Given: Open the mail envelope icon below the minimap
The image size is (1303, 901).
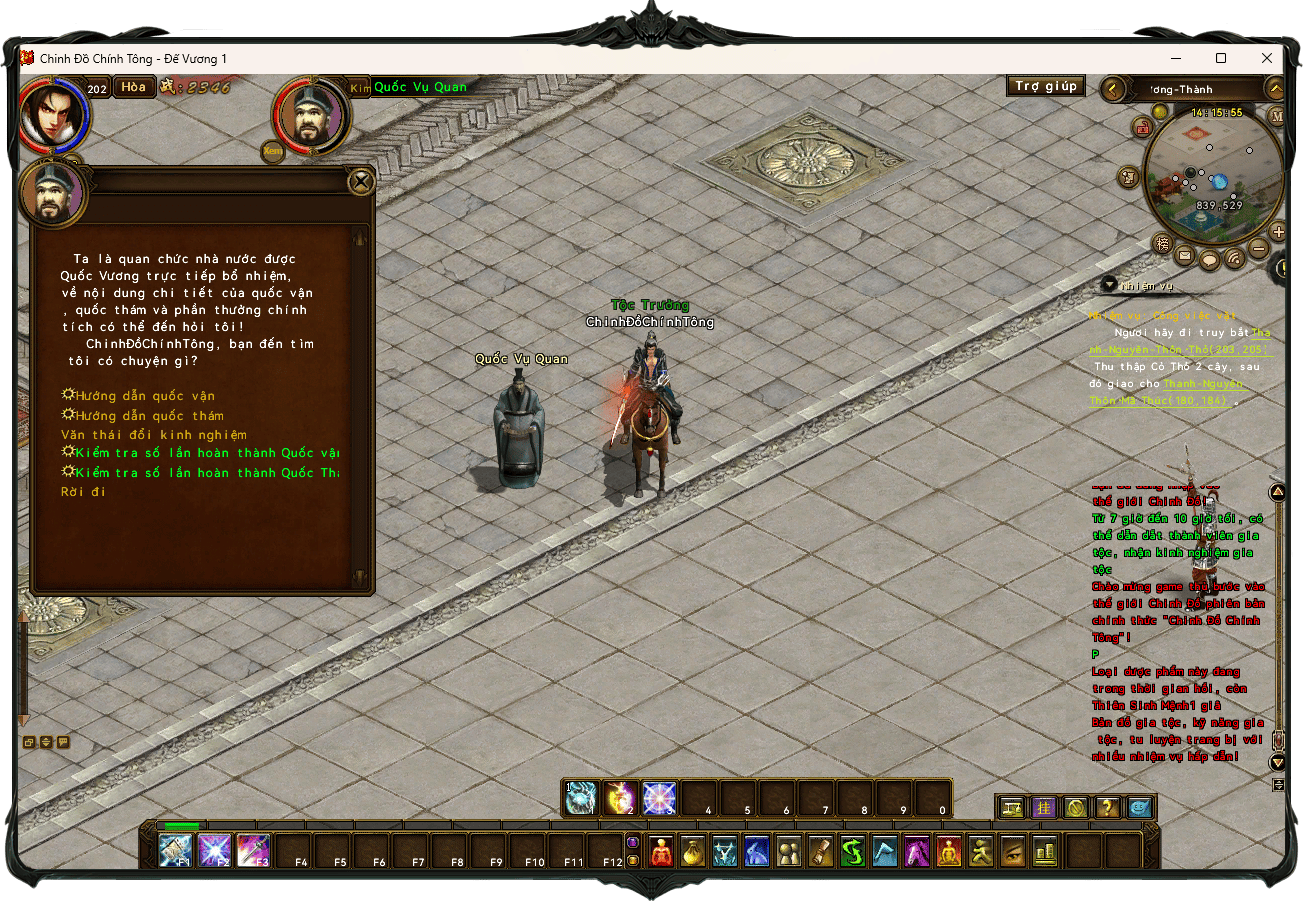Looking at the screenshot, I should (1185, 256).
